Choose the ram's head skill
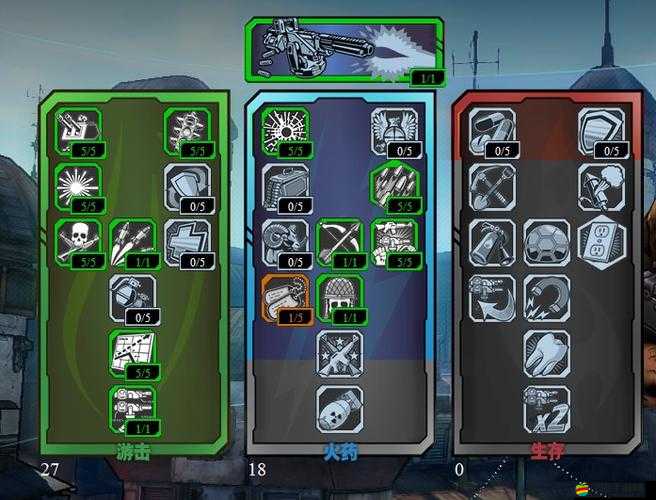Viewport: 656px width, 500px height. [285, 242]
